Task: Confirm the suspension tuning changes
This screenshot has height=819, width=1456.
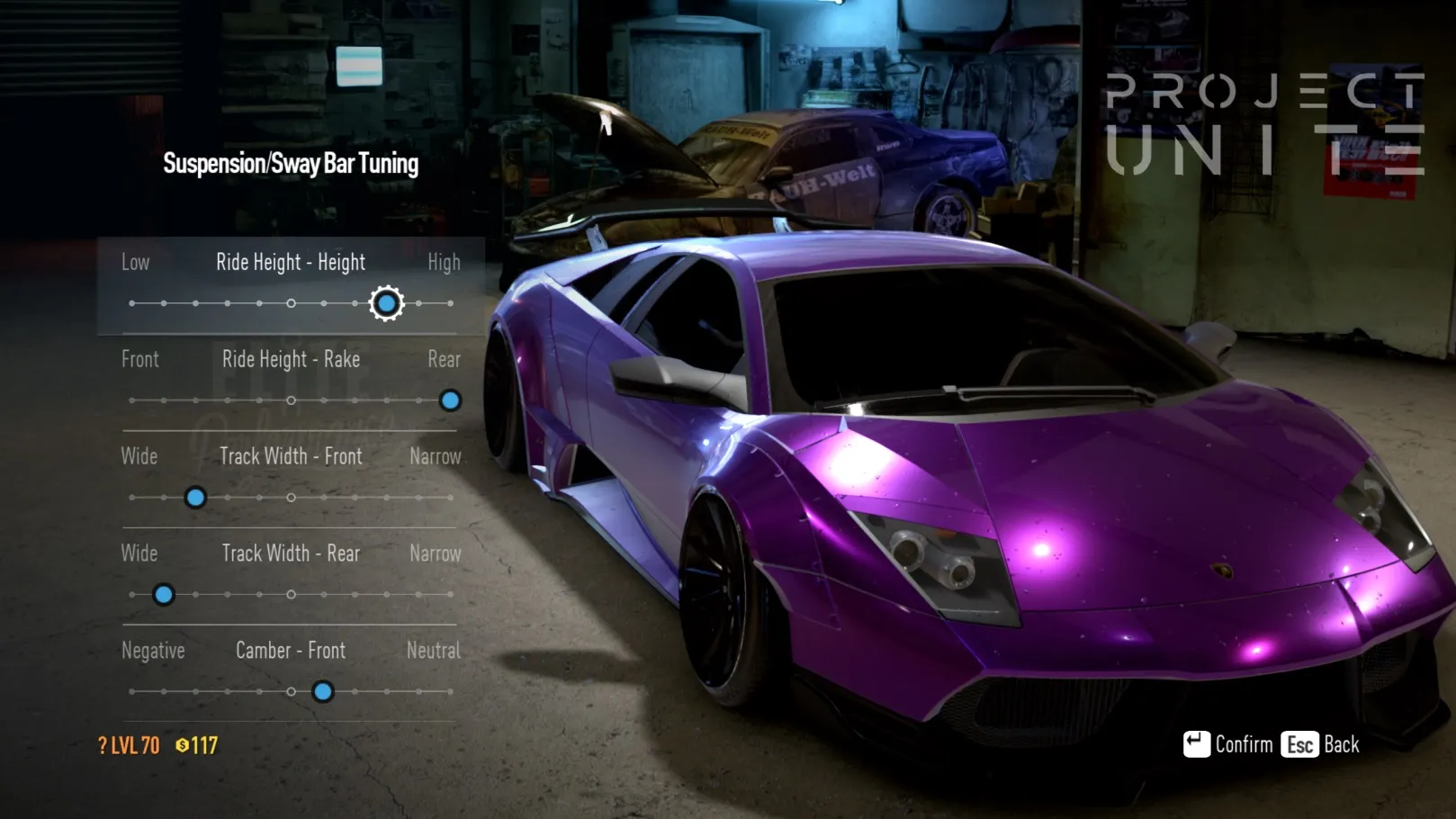Action: (1228, 744)
